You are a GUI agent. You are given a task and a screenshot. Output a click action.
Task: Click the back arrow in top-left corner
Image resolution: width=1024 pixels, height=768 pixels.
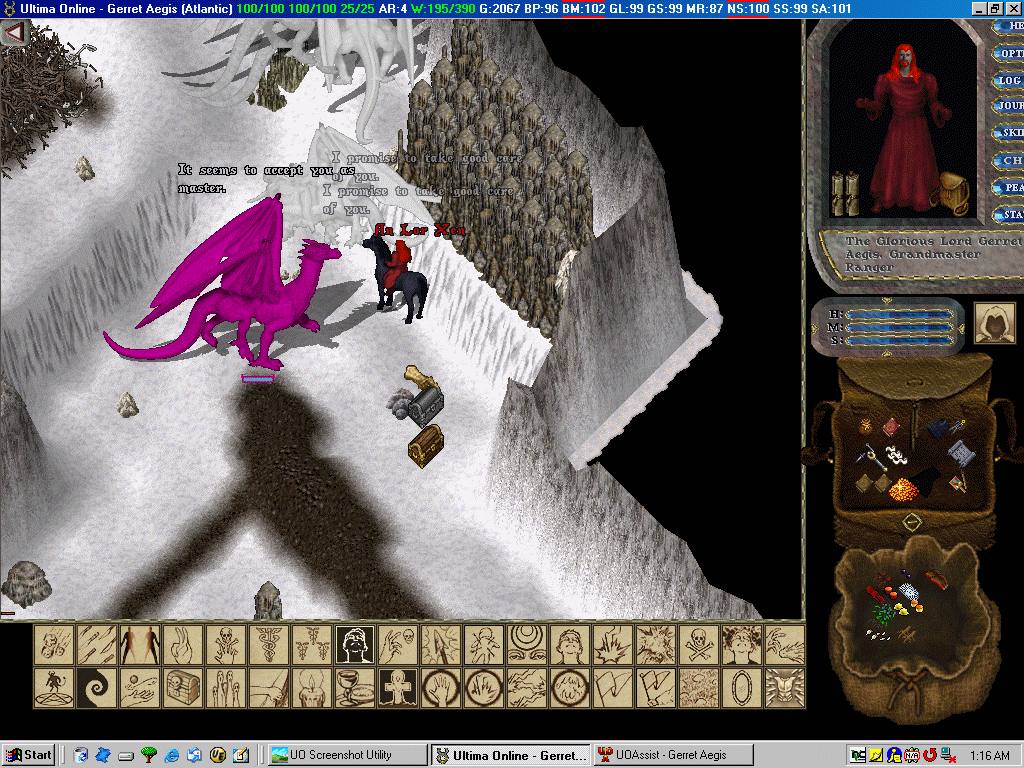(14, 33)
